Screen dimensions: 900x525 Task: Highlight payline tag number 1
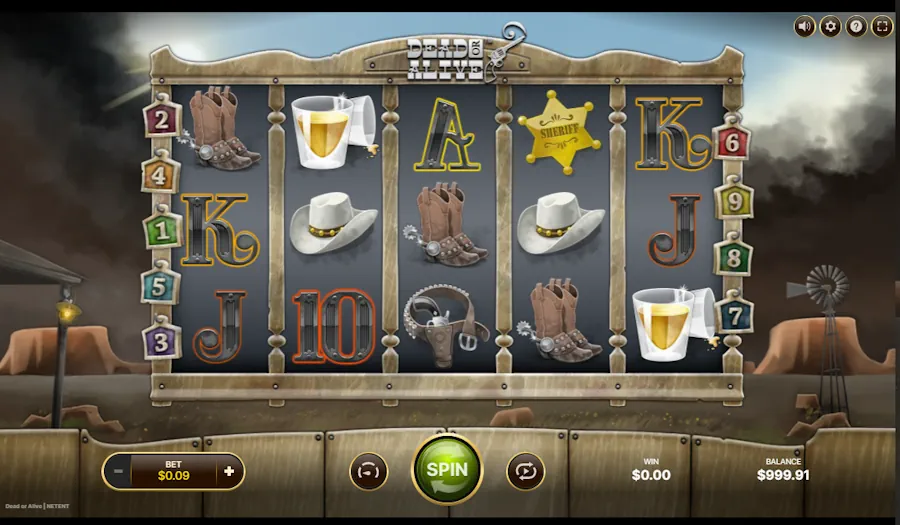point(162,229)
